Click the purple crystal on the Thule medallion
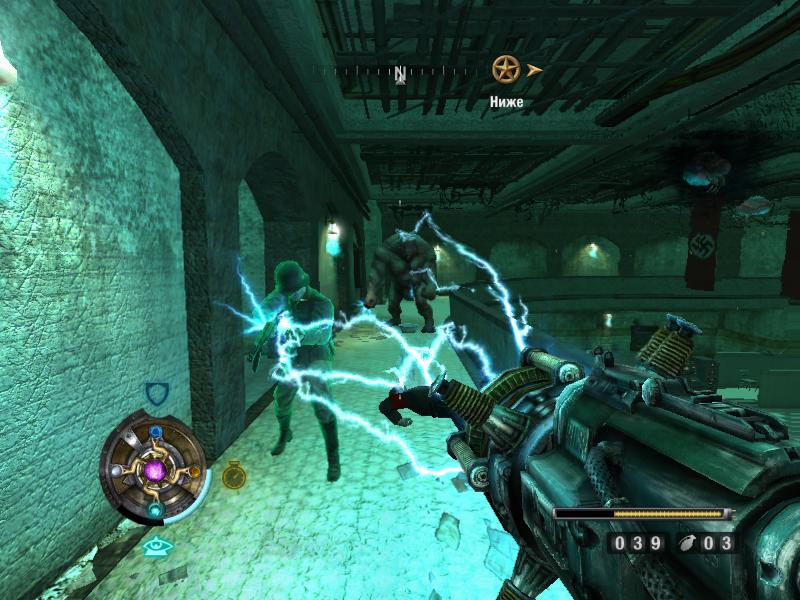Image resolution: width=800 pixels, height=600 pixels. 154,469
